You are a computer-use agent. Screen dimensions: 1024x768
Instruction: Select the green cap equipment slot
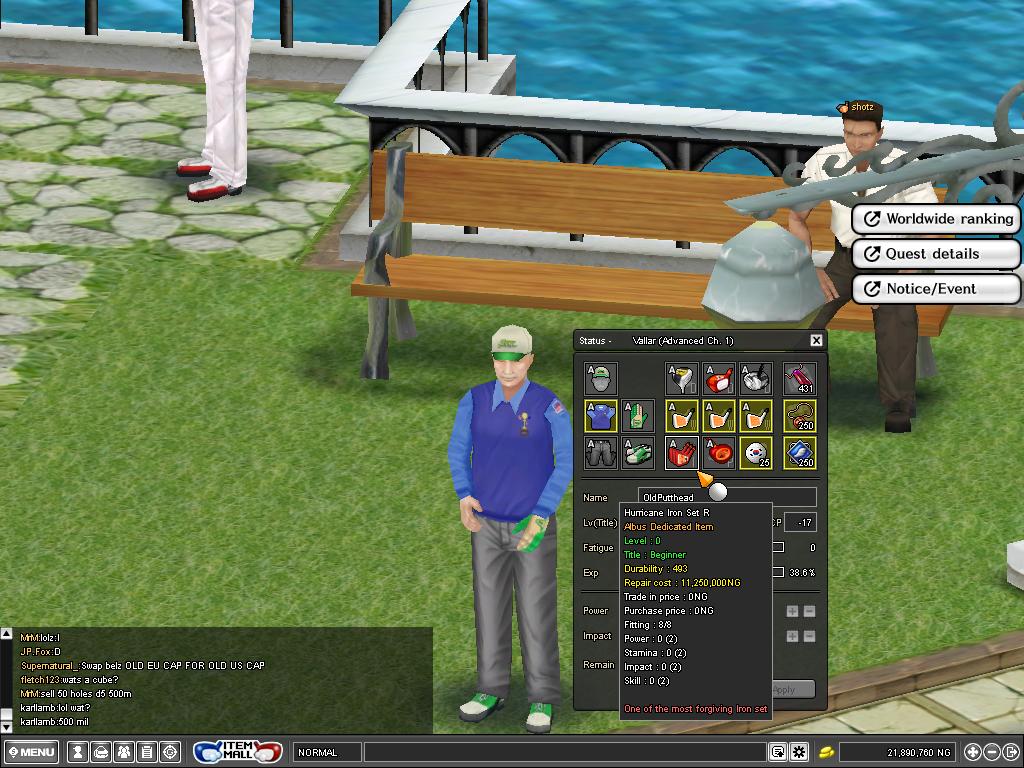(600, 379)
